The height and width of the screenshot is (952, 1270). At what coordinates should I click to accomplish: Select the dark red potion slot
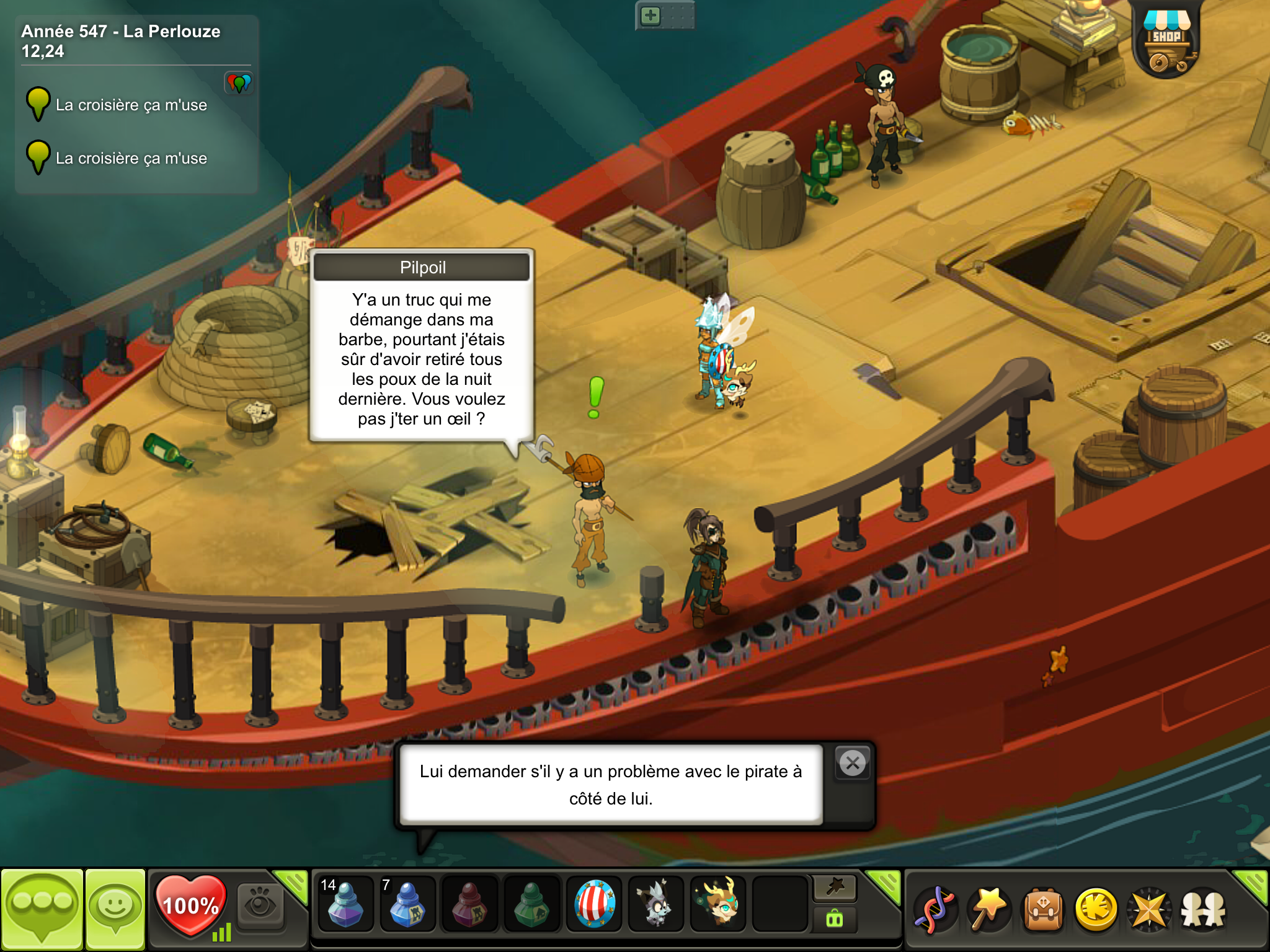pos(469,906)
